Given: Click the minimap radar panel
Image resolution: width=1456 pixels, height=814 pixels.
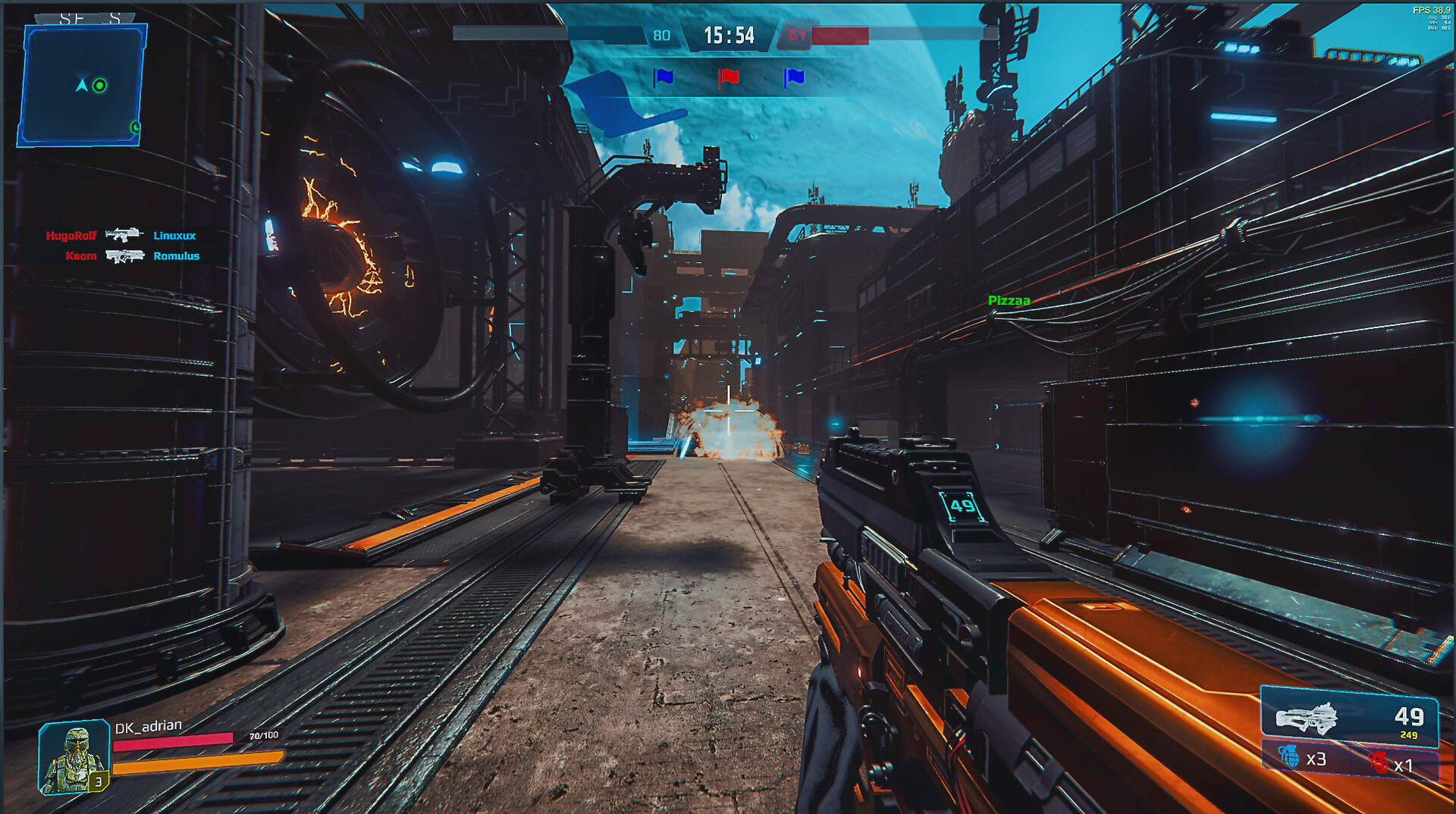Looking at the screenshot, I should pyautogui.click(x=82, y=85).
